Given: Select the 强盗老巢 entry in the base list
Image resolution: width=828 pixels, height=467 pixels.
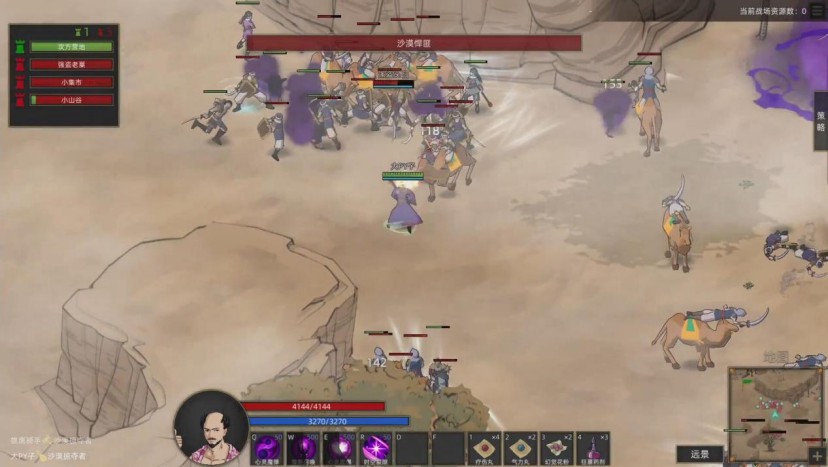Looking at the screenshot, I should pos(71,65).
